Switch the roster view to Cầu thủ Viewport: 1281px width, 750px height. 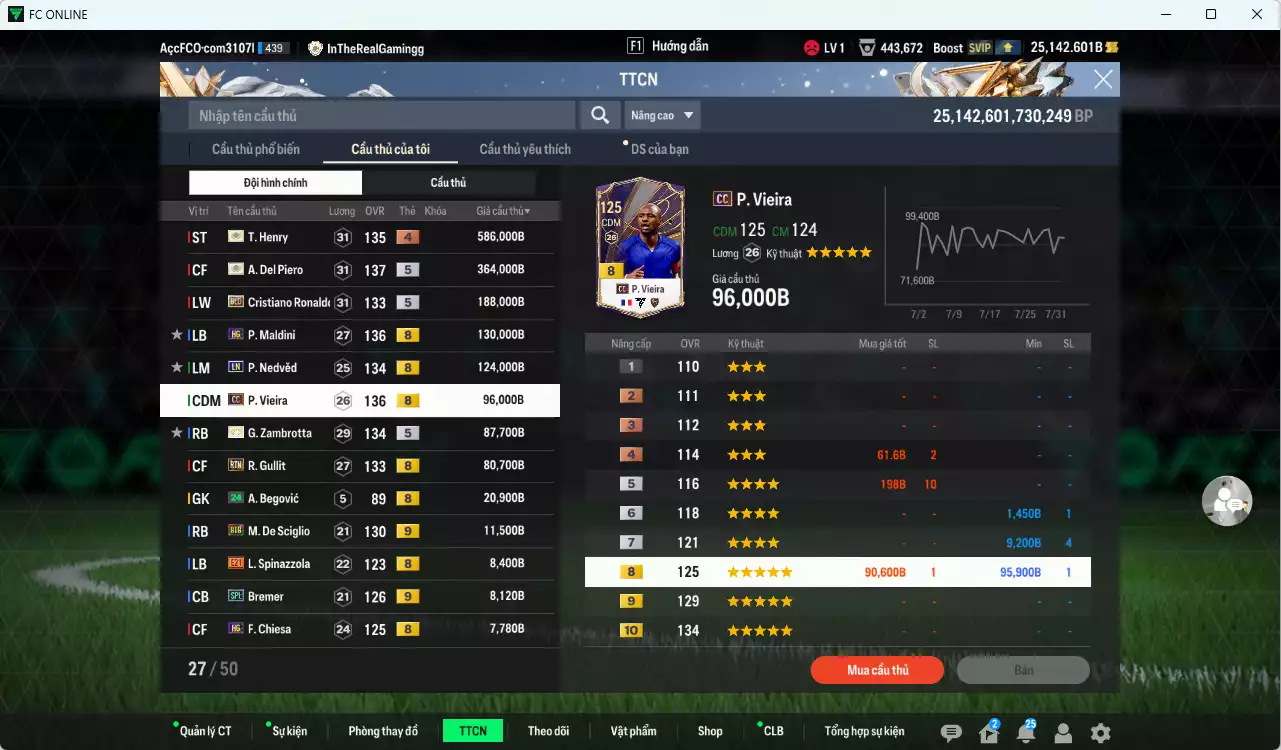coord(449,182)
